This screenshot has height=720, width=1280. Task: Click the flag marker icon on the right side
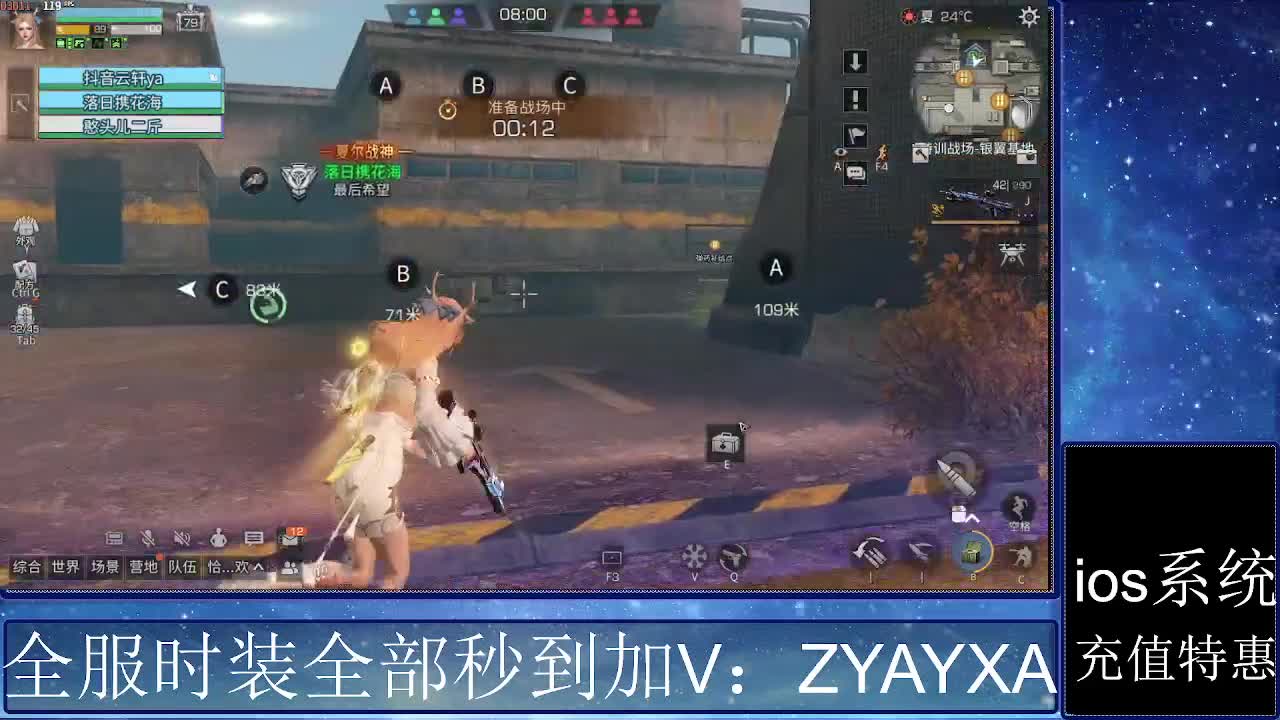pyautogui.click(x=855, y=133)
